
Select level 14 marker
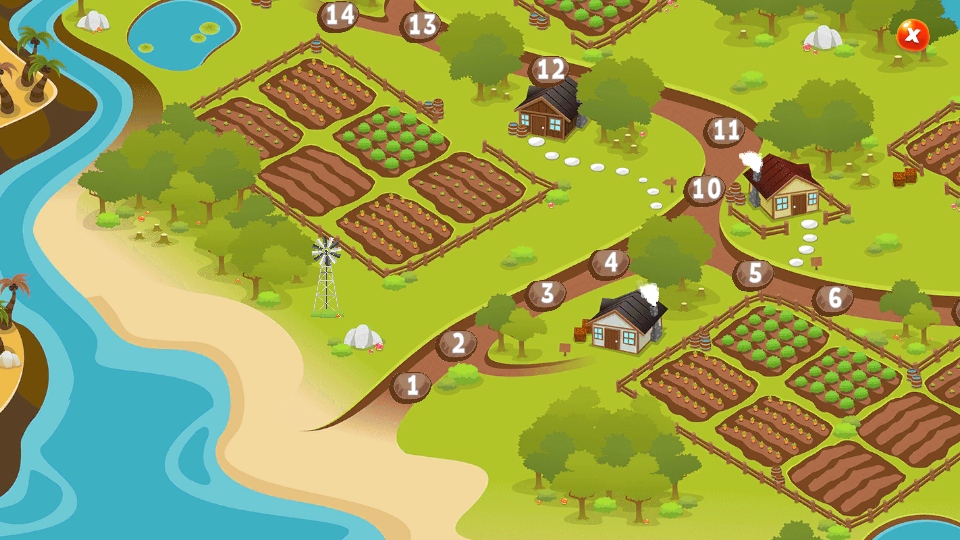(x=339, y=15)
